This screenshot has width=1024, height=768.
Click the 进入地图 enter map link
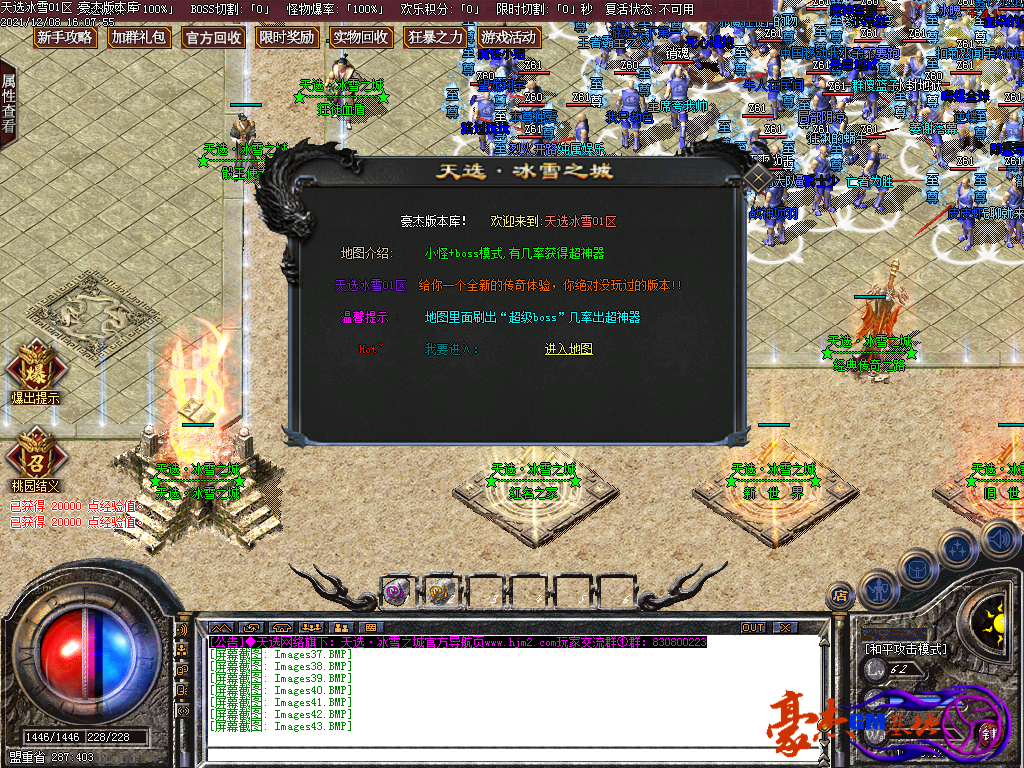[x=568, y=349]
